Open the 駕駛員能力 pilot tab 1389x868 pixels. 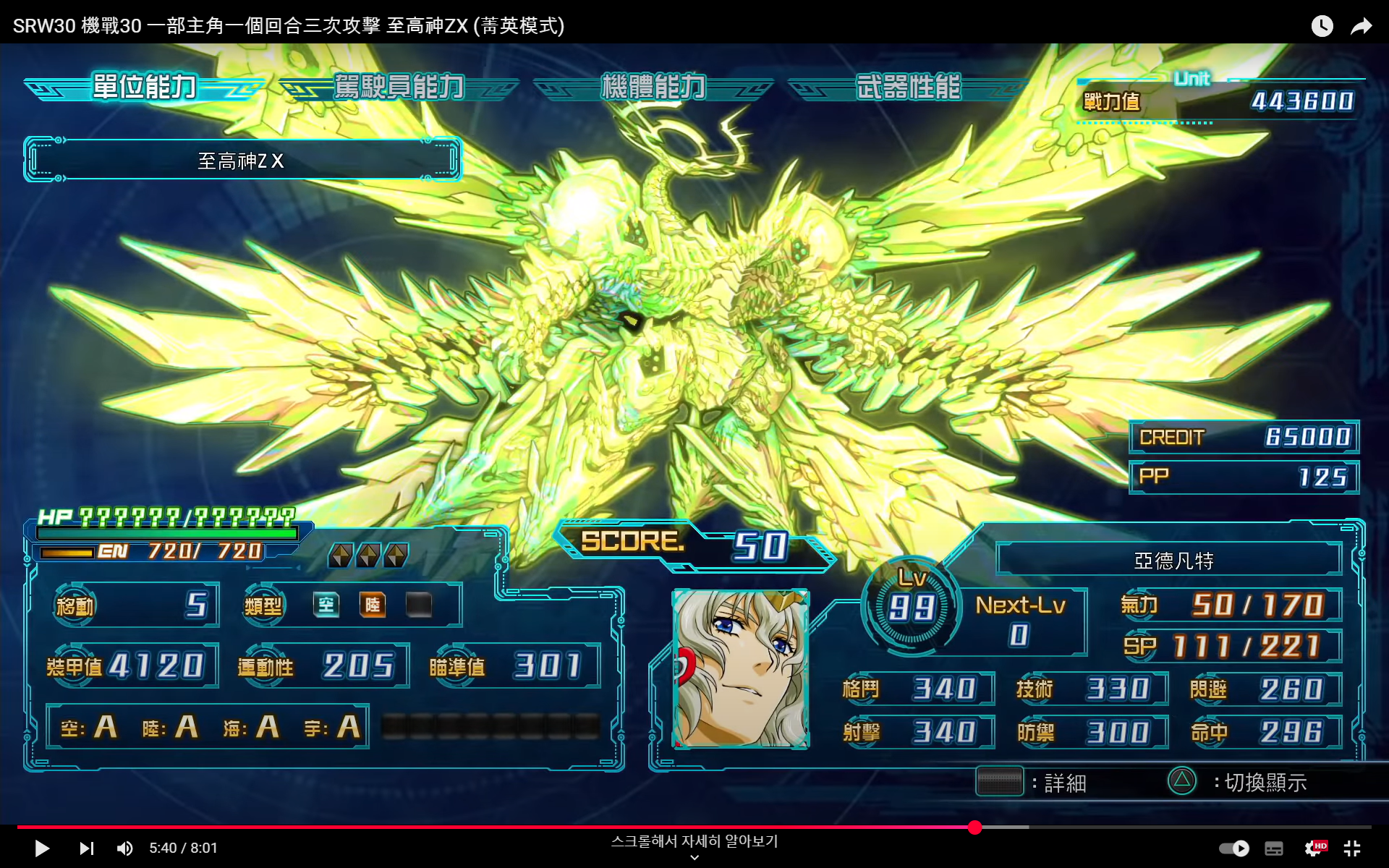[x=399, y=87]
